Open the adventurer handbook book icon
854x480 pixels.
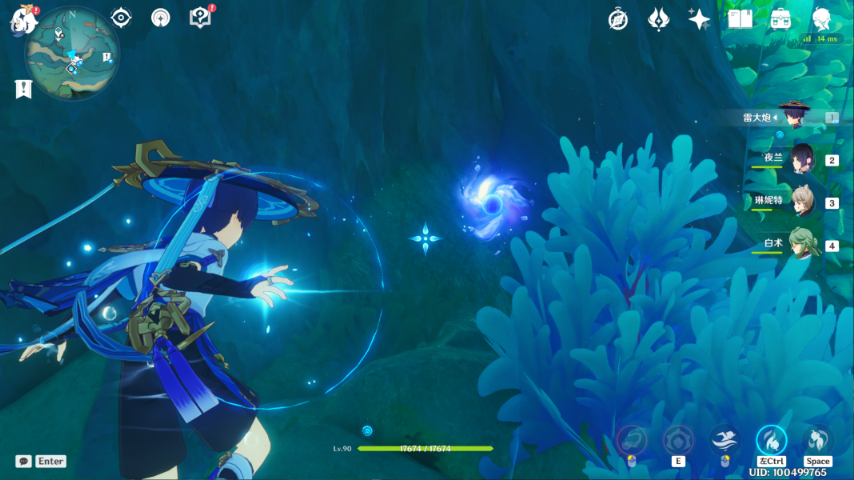point(740,19)
